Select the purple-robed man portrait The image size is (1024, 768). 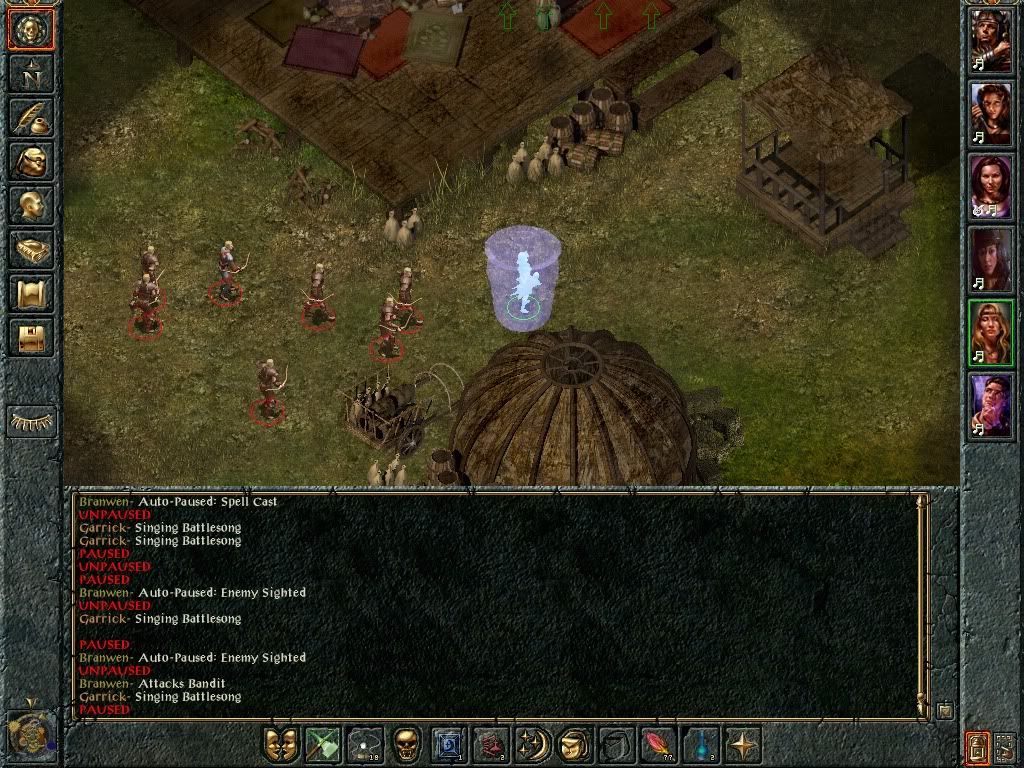(x=991, y=405)
